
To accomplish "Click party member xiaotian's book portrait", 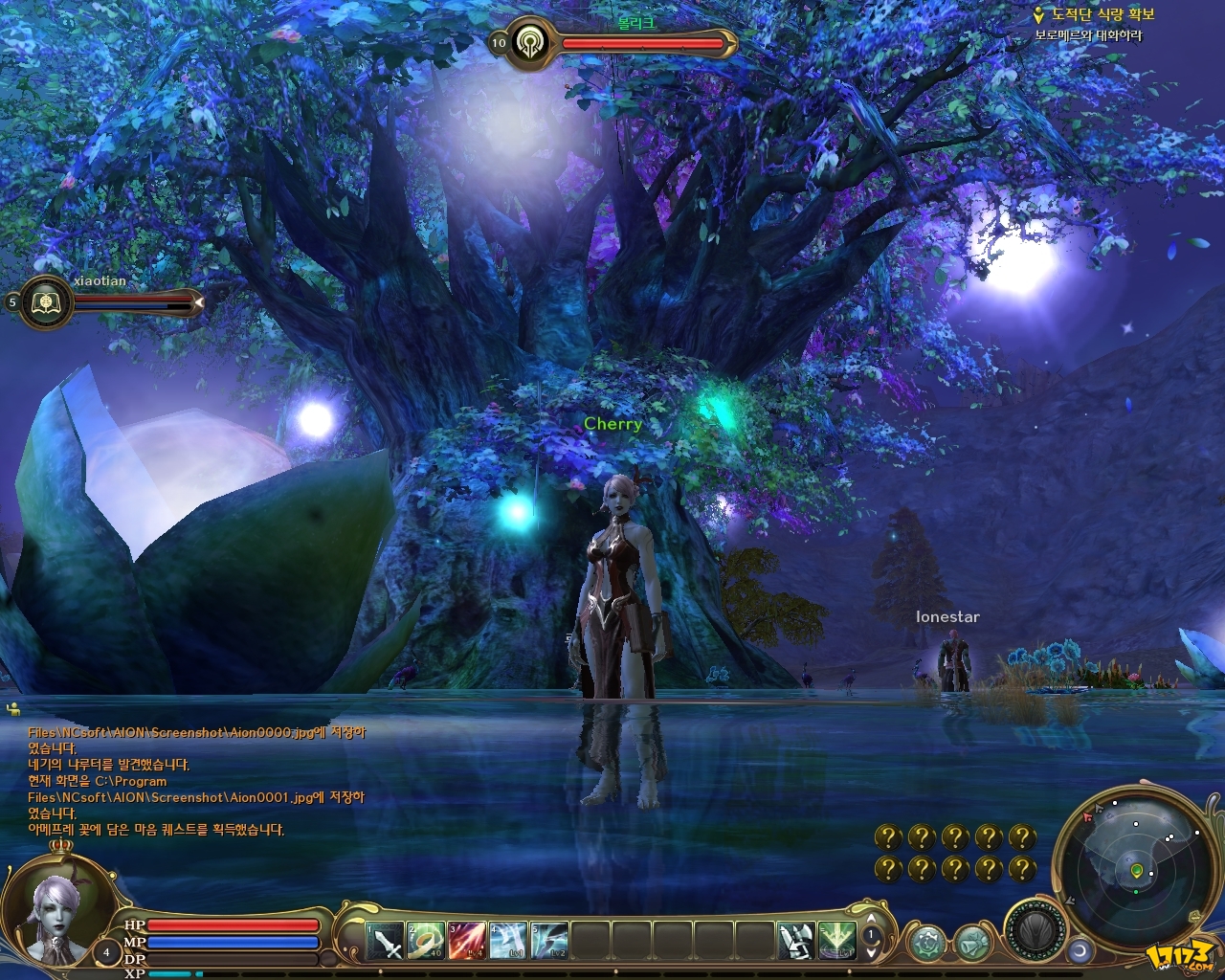I will pyautogui.click(x=44, y=301).
